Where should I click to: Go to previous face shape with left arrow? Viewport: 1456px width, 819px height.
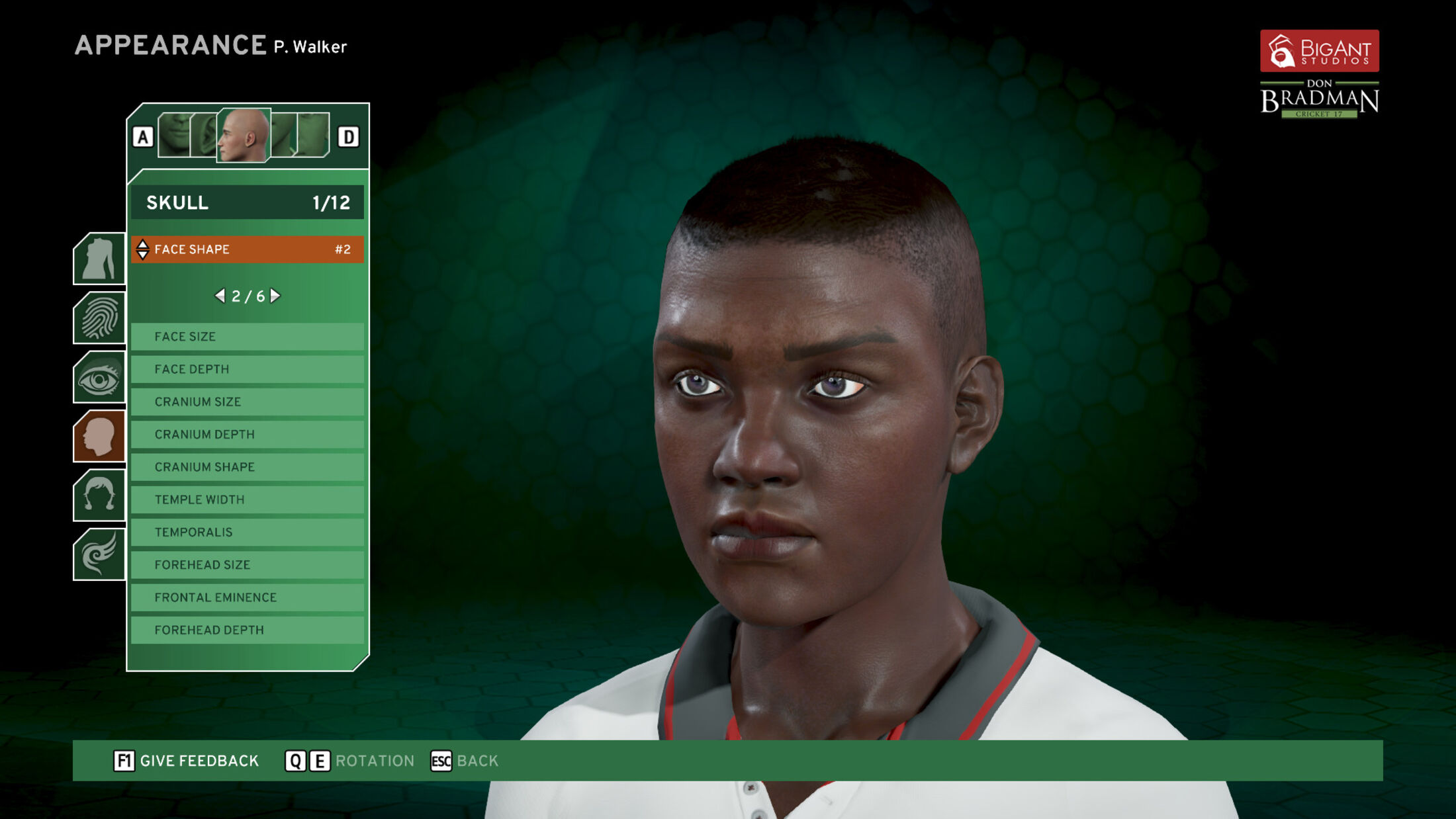coord(220,296)
